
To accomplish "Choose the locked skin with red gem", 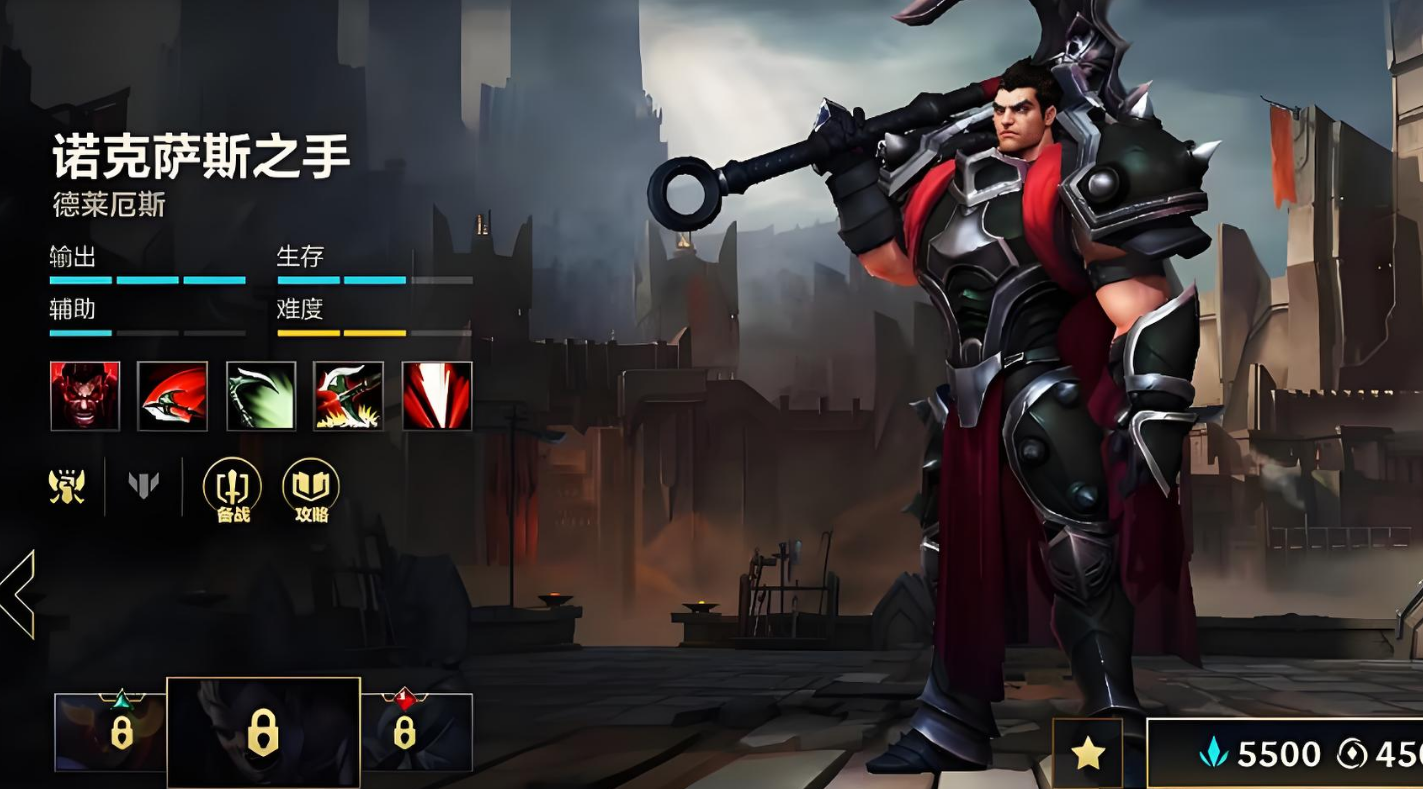I will [x=416, y=731].
